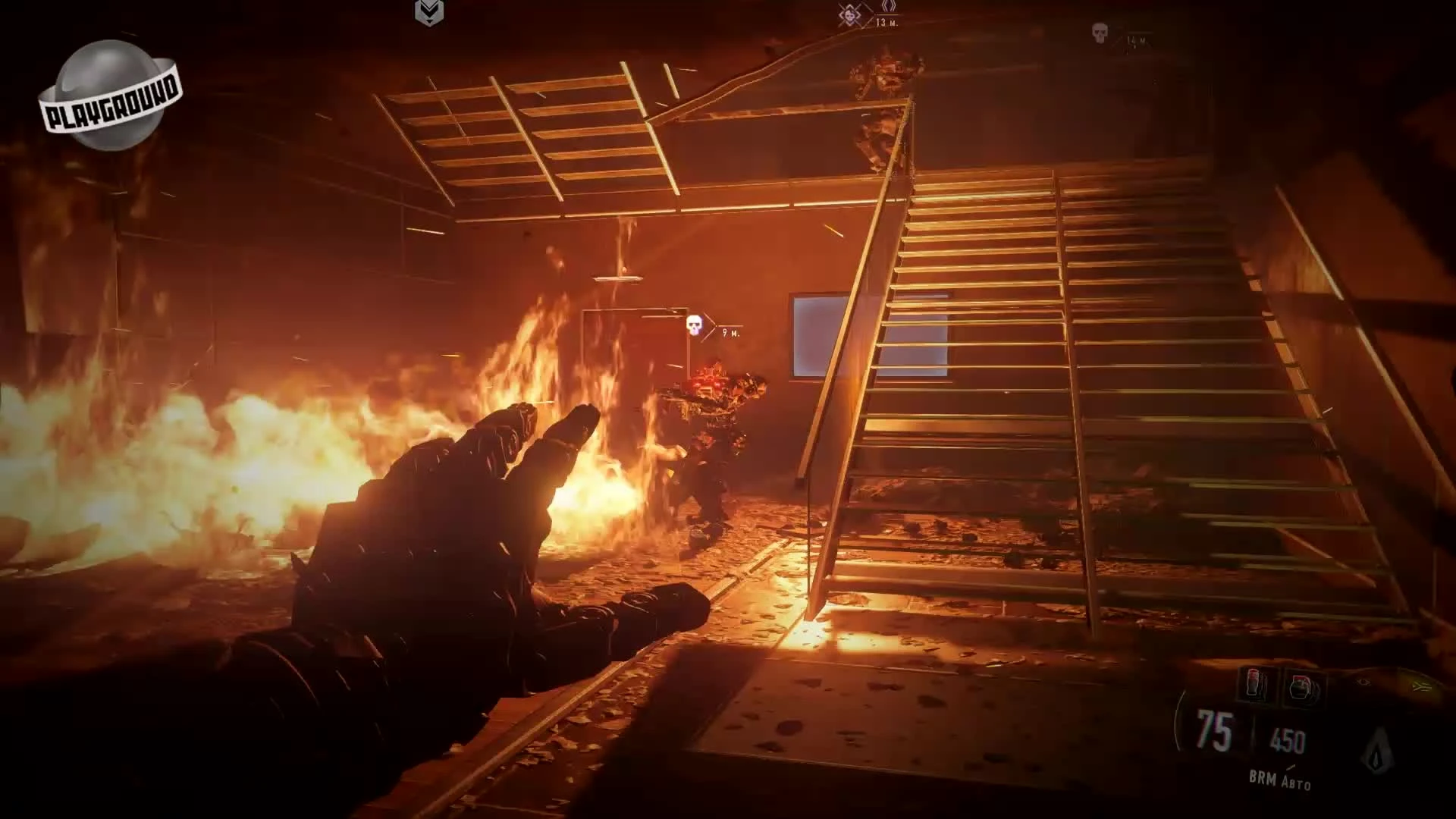1456x819 pixels.
Task: Expand the distance readout under the 14 m marker
Action: click(x=1135, y=40)
